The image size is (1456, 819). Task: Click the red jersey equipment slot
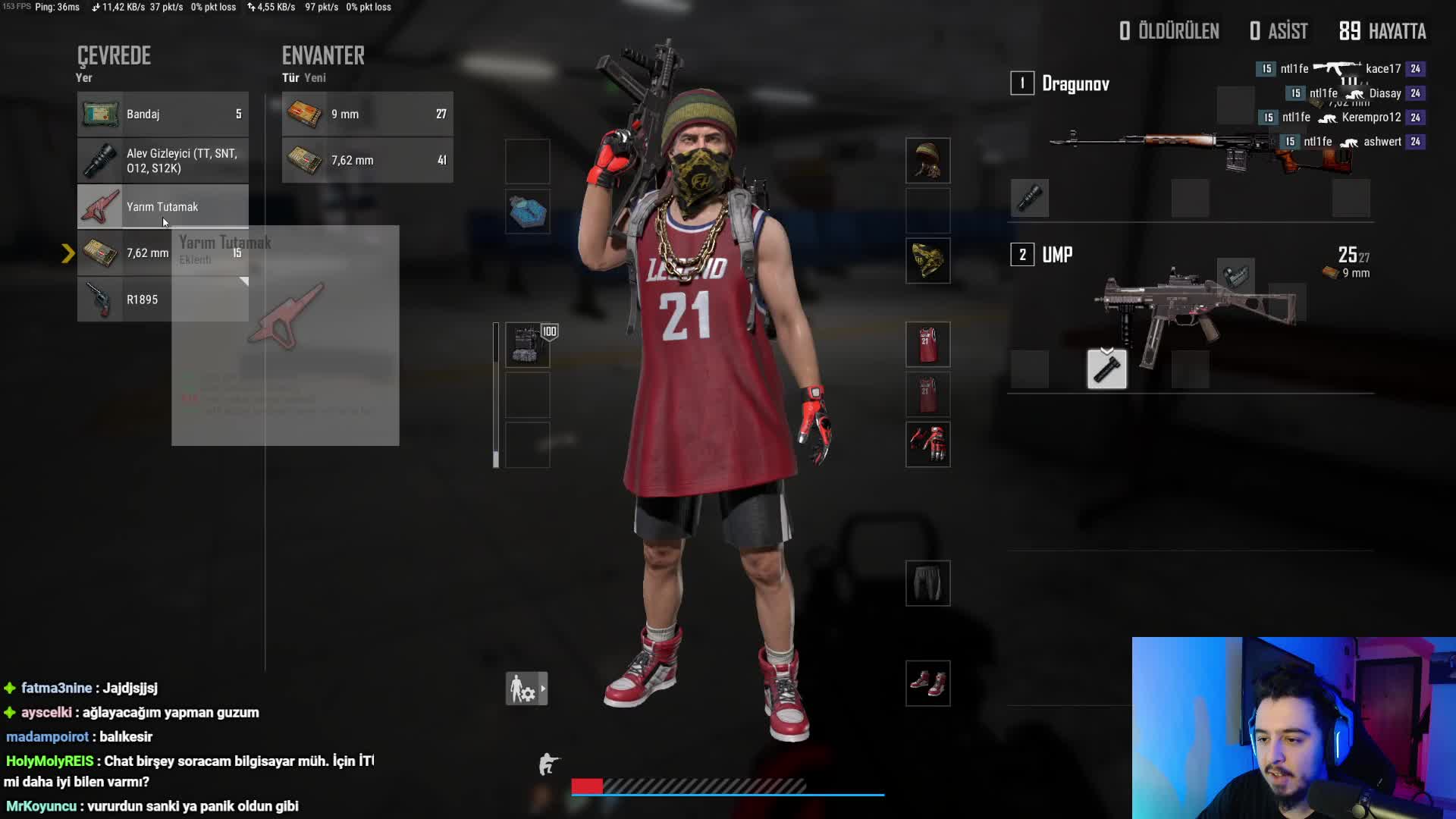[927, 345]
